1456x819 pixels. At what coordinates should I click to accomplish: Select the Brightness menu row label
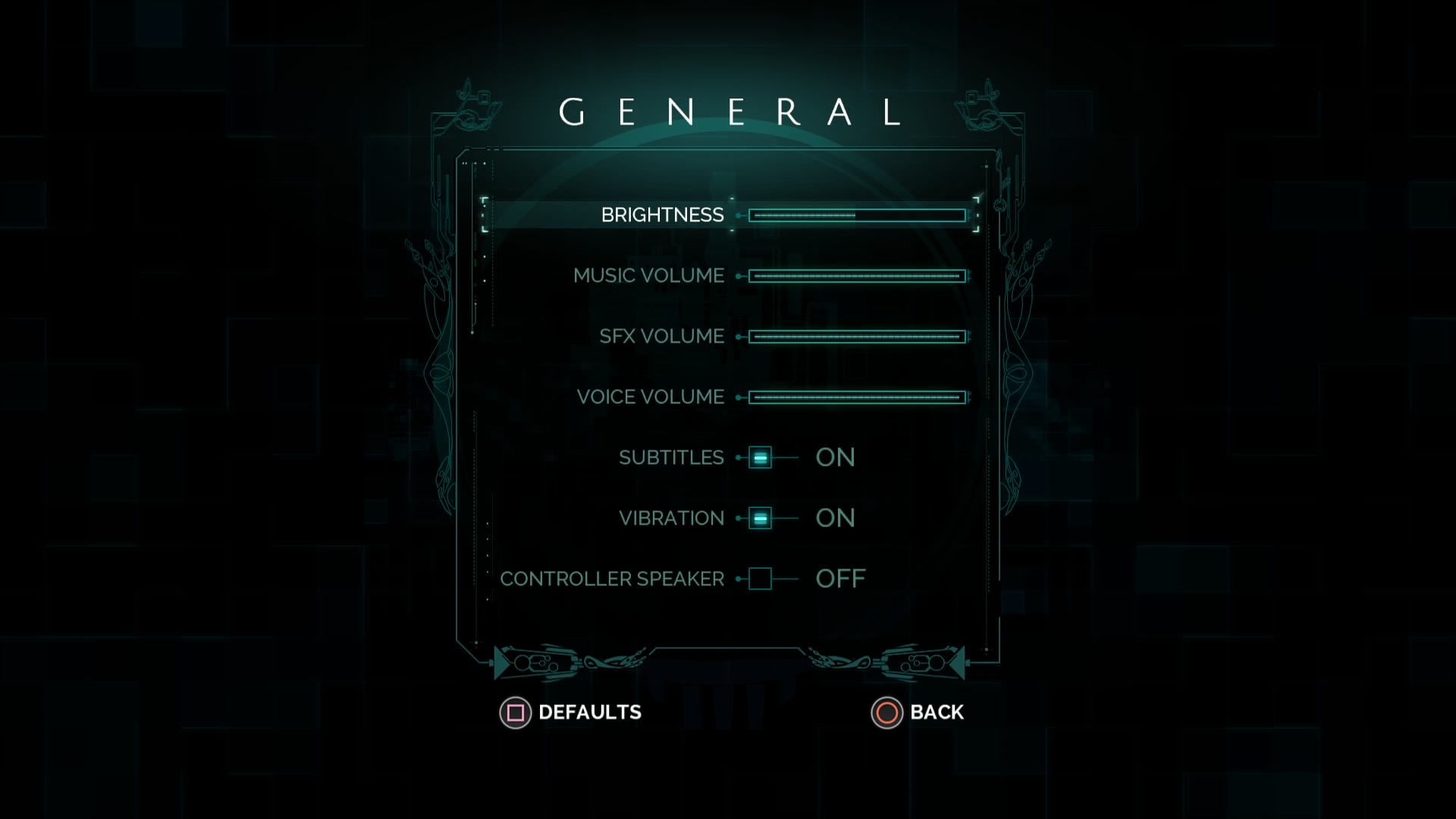click(x=662, y=215)
